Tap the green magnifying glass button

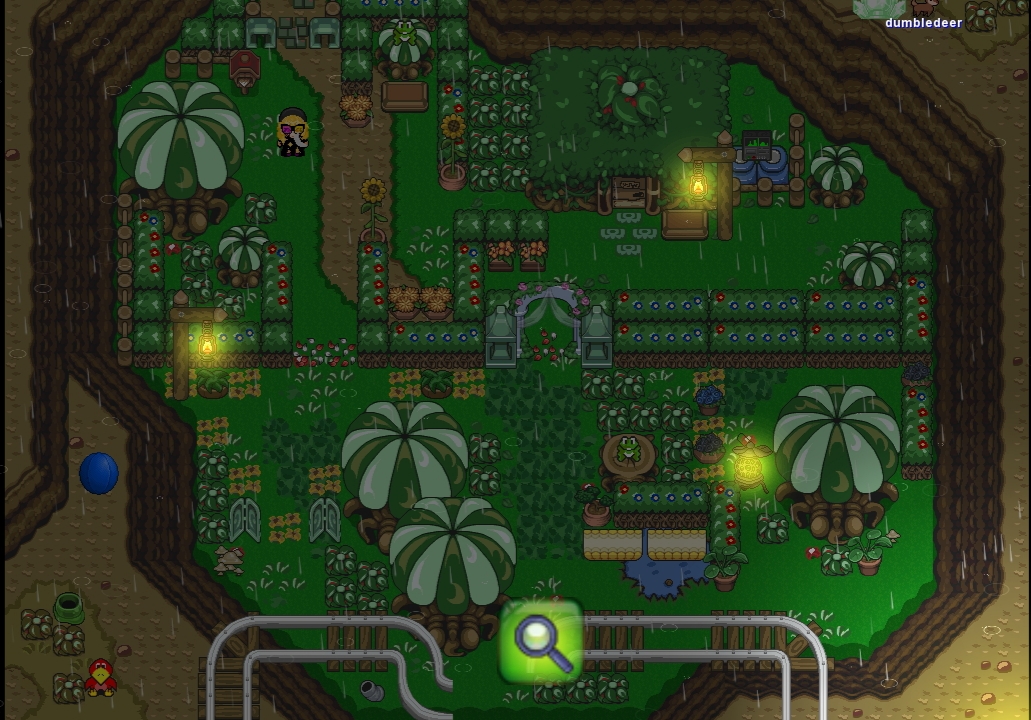(x=541, y=641)
